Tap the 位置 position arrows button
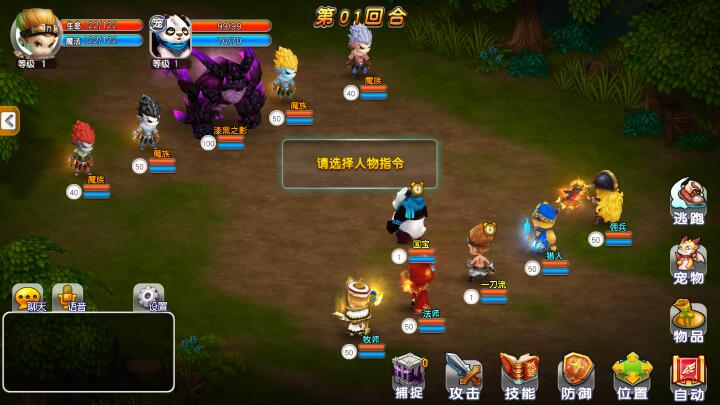The width and height of the screenshot is (720, 405). (632, 376)
